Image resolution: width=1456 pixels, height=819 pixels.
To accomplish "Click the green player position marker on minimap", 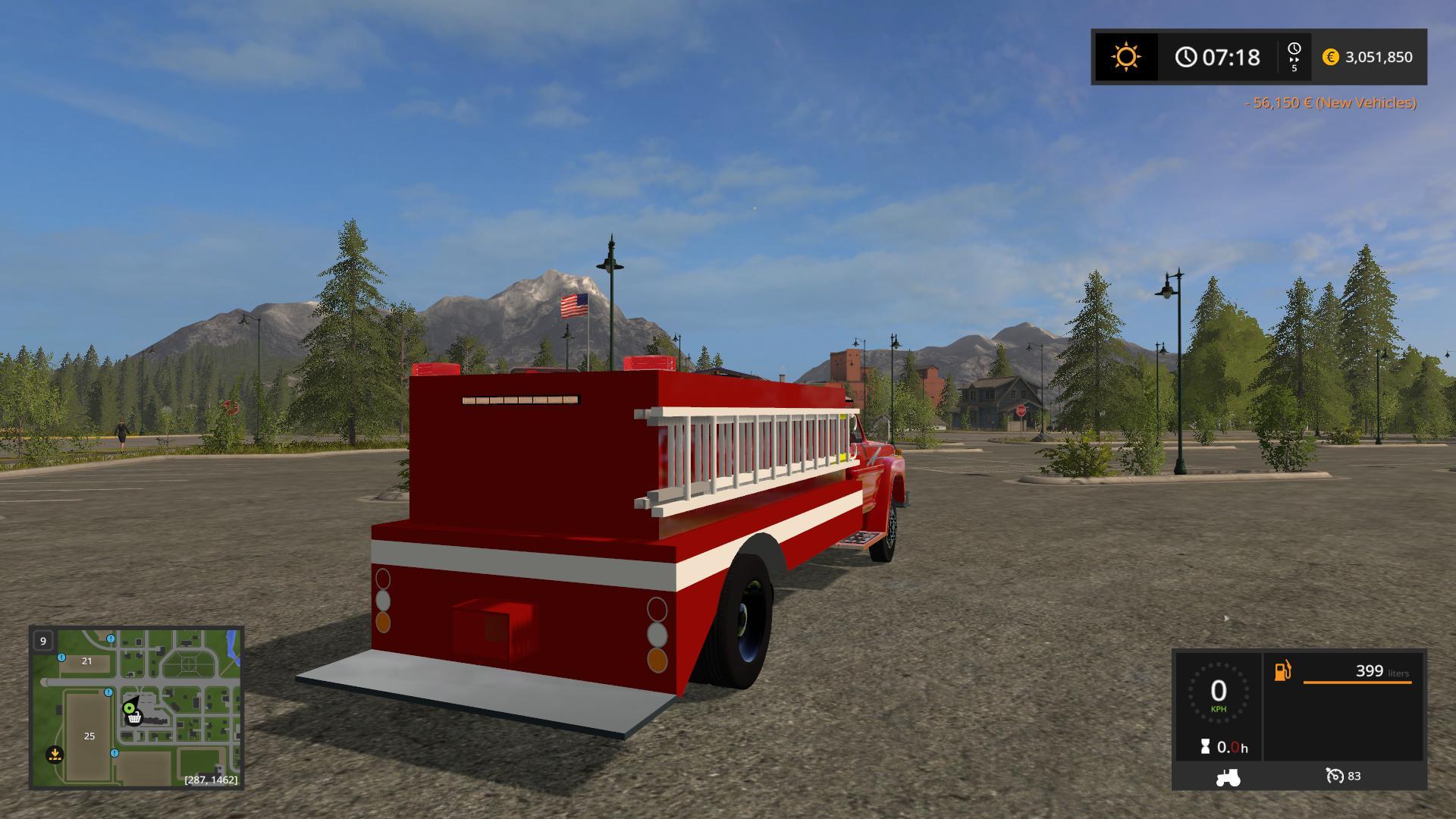I will tap(129, 708).
